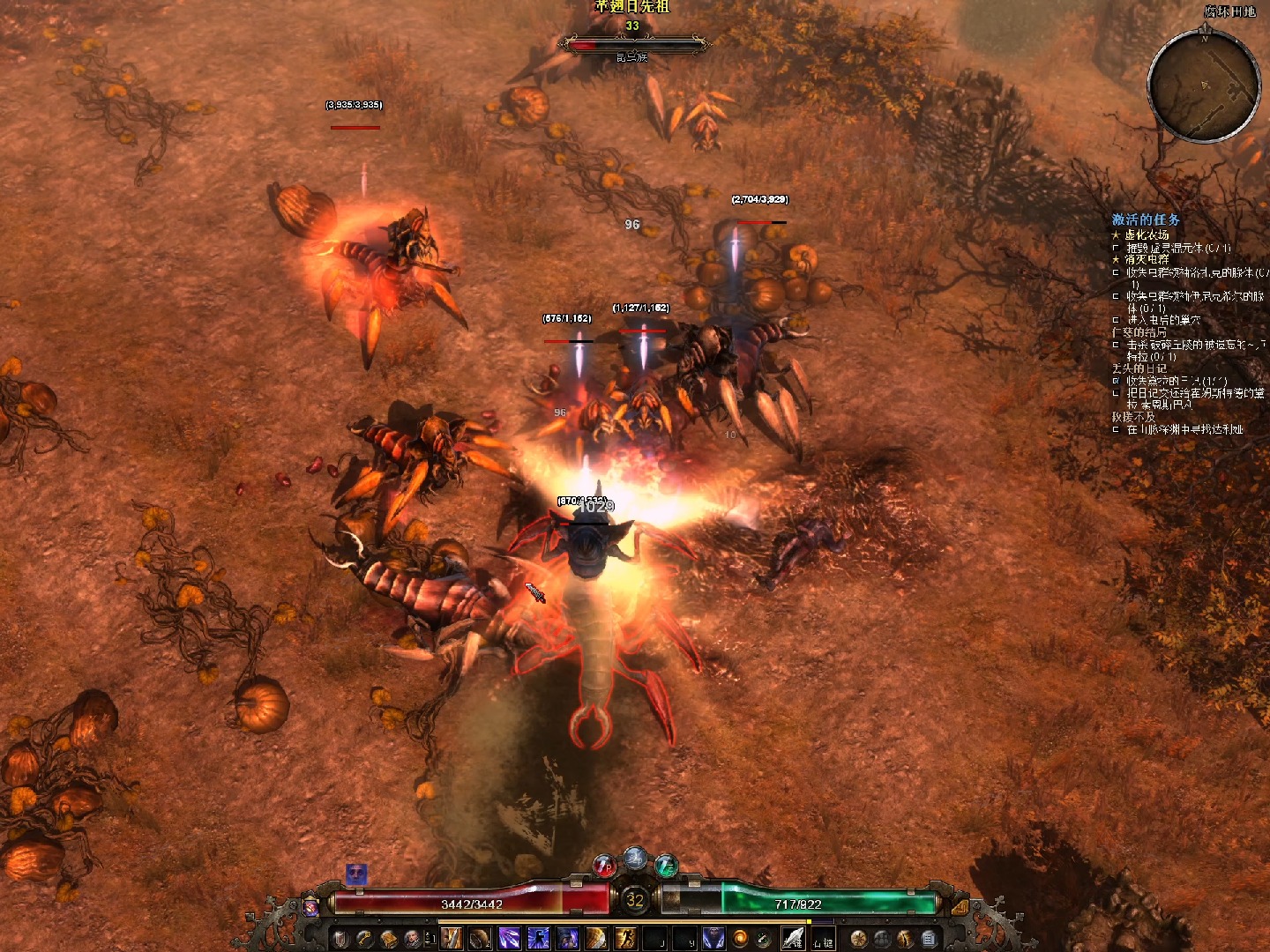Click the list icon at hotbar's right end
Viewport: 1270px width, 952px height.
[929, 938]
